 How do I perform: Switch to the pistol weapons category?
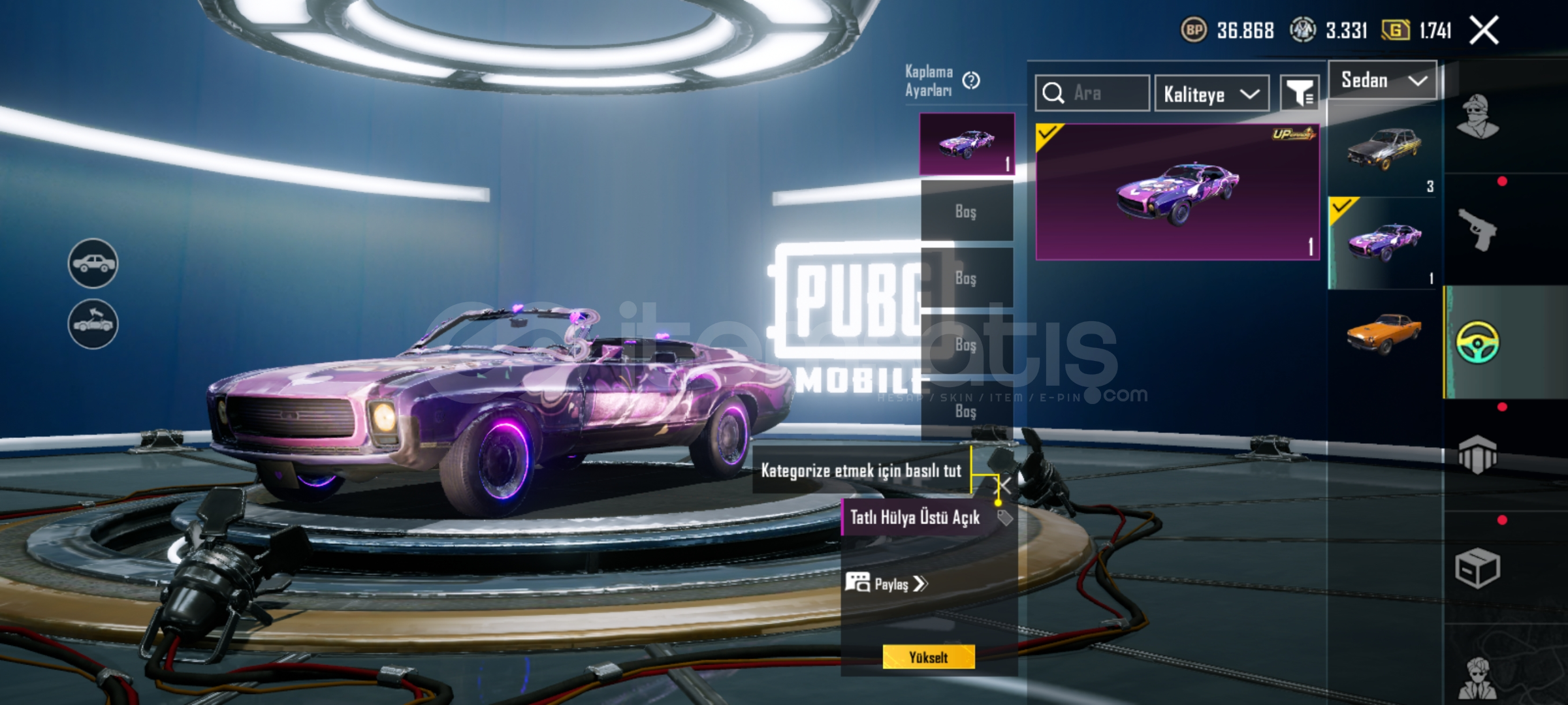[x=1477, y=229]
